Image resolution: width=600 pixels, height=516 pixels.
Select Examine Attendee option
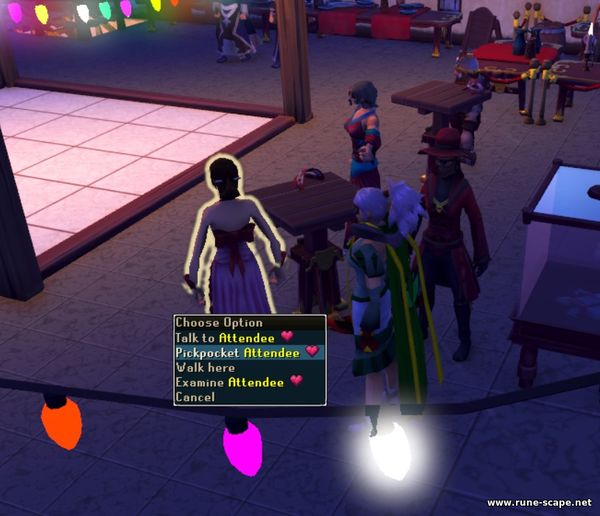230,382
